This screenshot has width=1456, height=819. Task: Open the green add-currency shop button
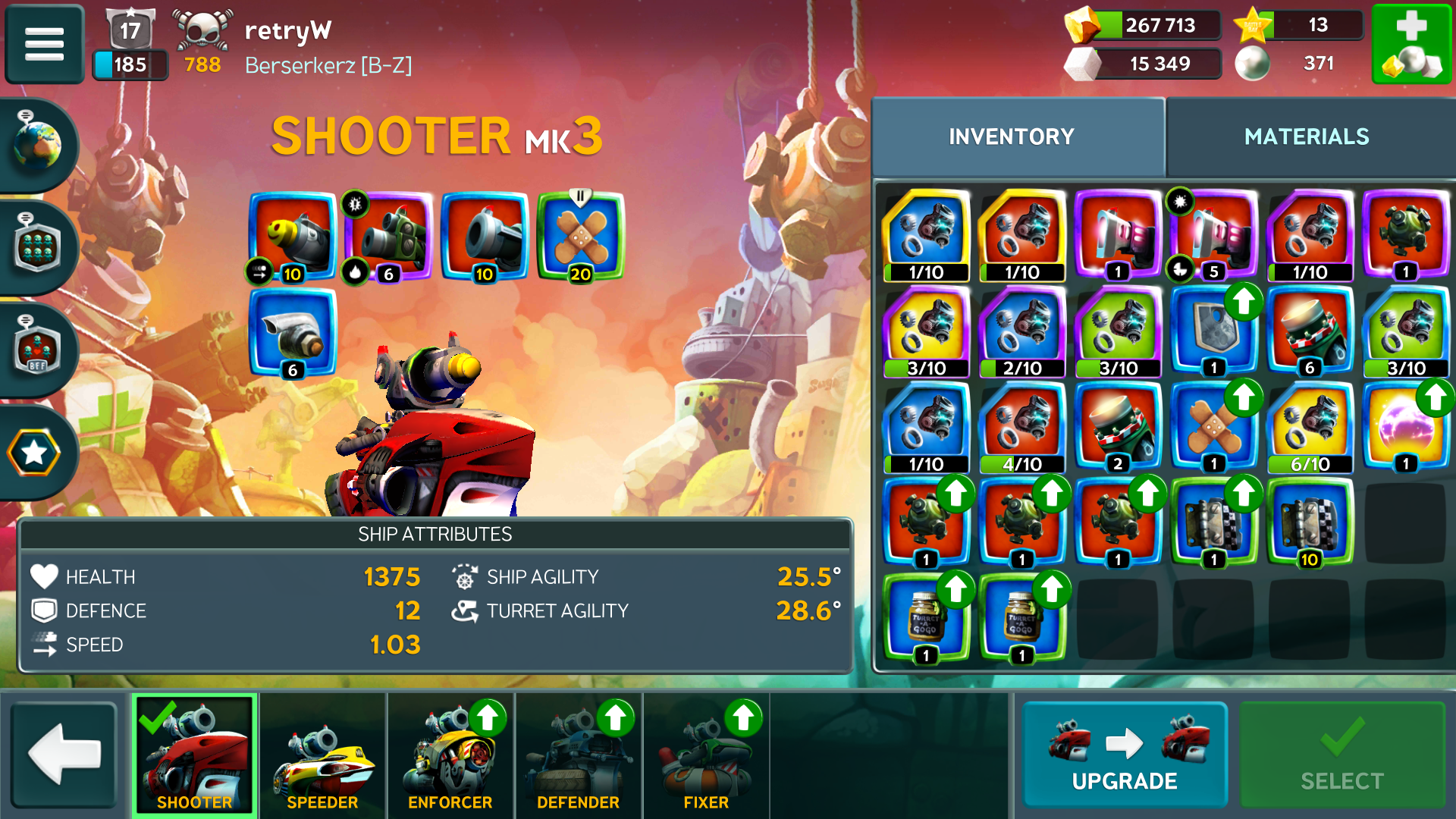pos(1411,43)
